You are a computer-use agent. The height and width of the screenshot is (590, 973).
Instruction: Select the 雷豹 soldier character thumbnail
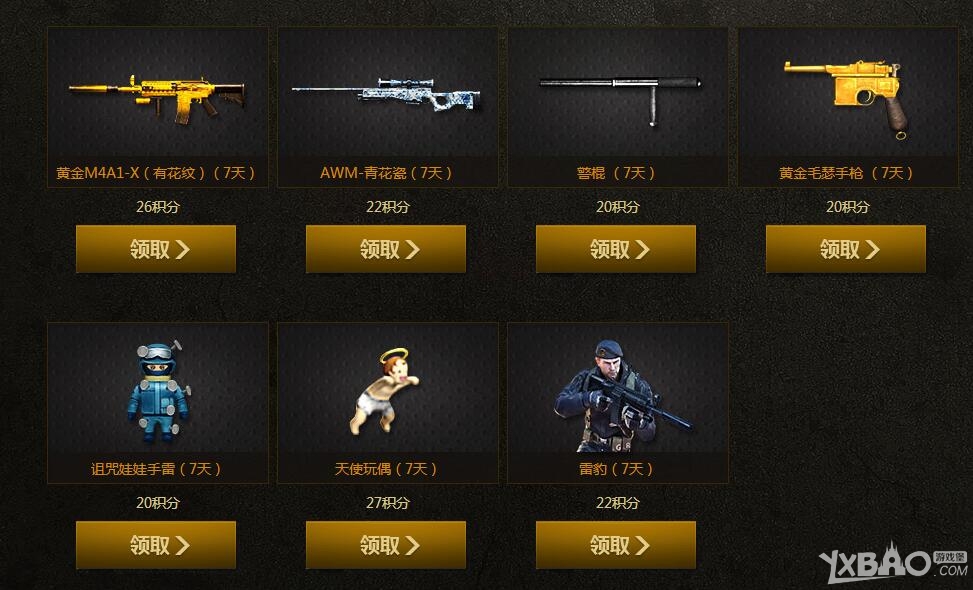click(x=618, y=391)
